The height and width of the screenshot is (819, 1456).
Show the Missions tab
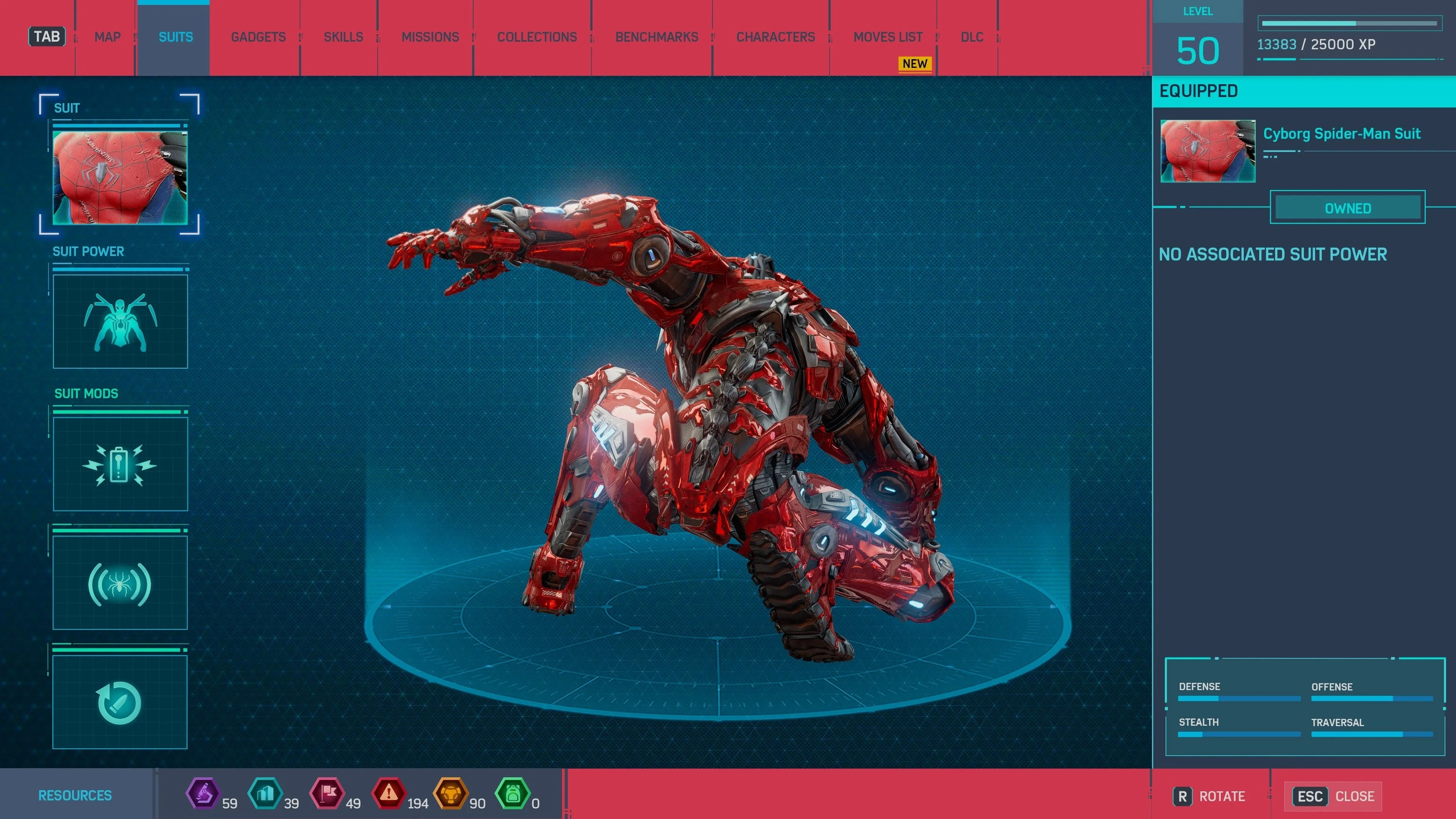430,37
